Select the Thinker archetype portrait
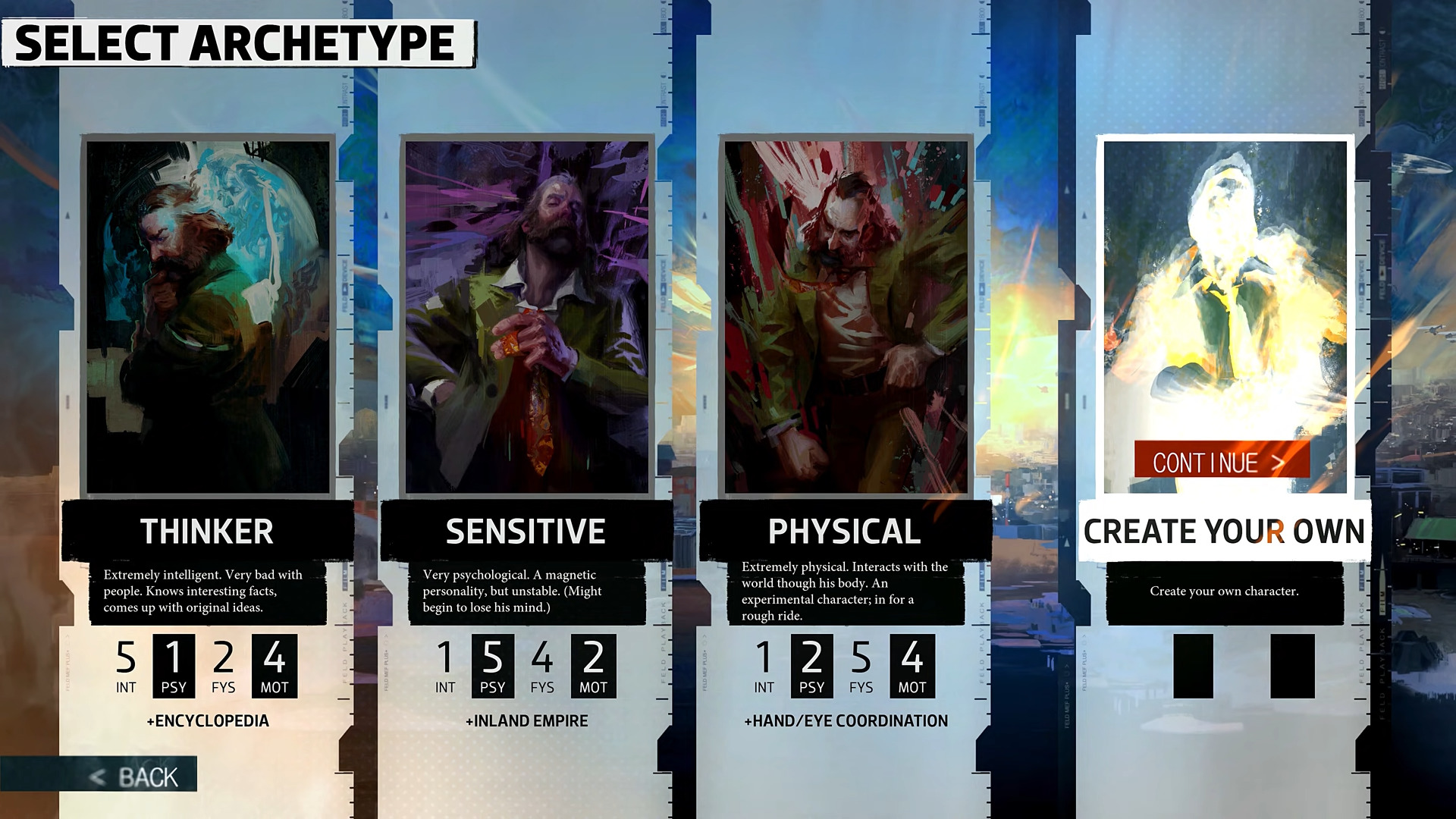 [209, 311]
